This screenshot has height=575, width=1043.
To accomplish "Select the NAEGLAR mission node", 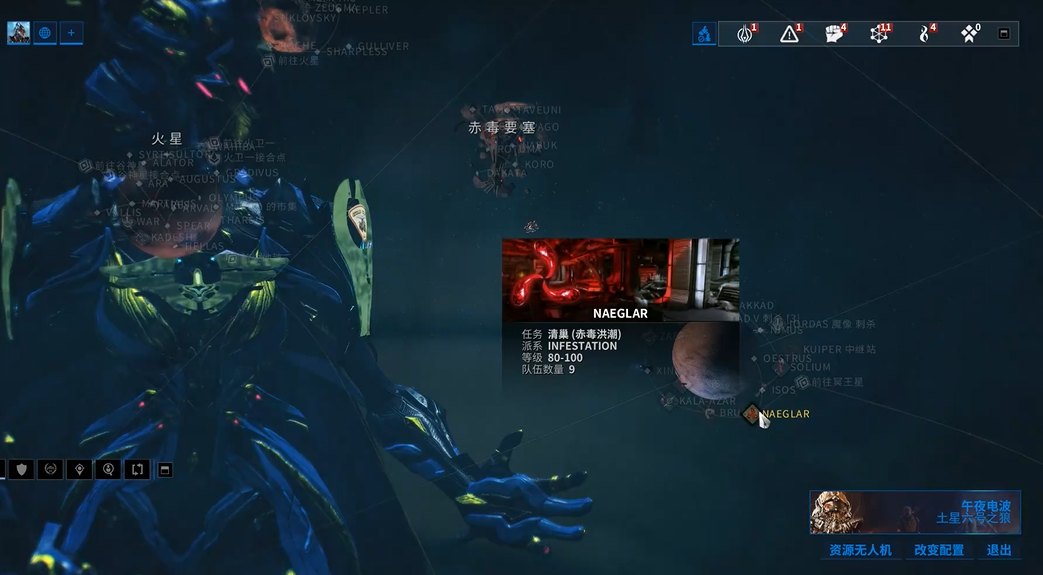I will coord(752,413).
